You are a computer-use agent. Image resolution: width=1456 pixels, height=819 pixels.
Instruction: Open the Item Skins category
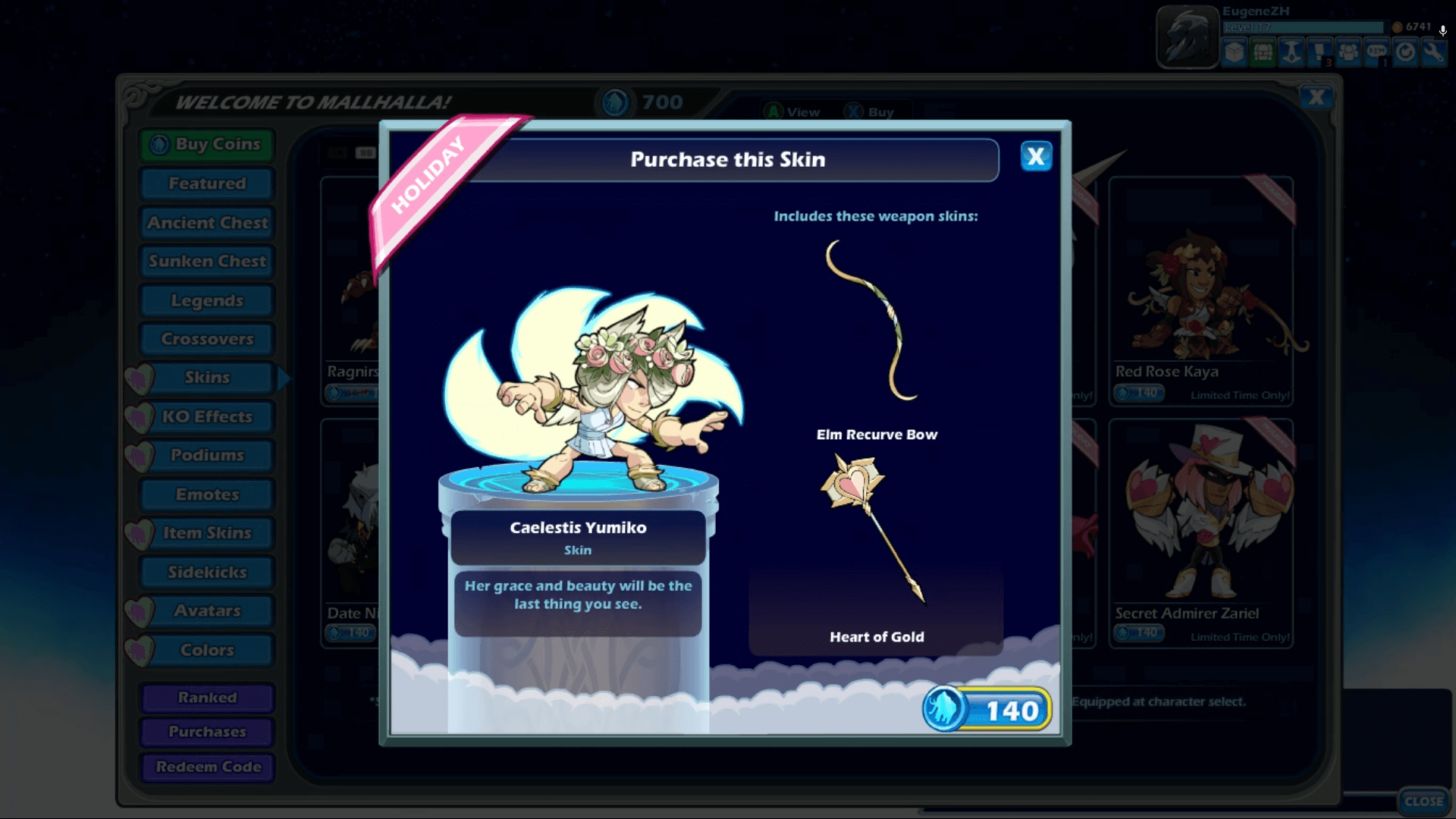coord(207,533)
